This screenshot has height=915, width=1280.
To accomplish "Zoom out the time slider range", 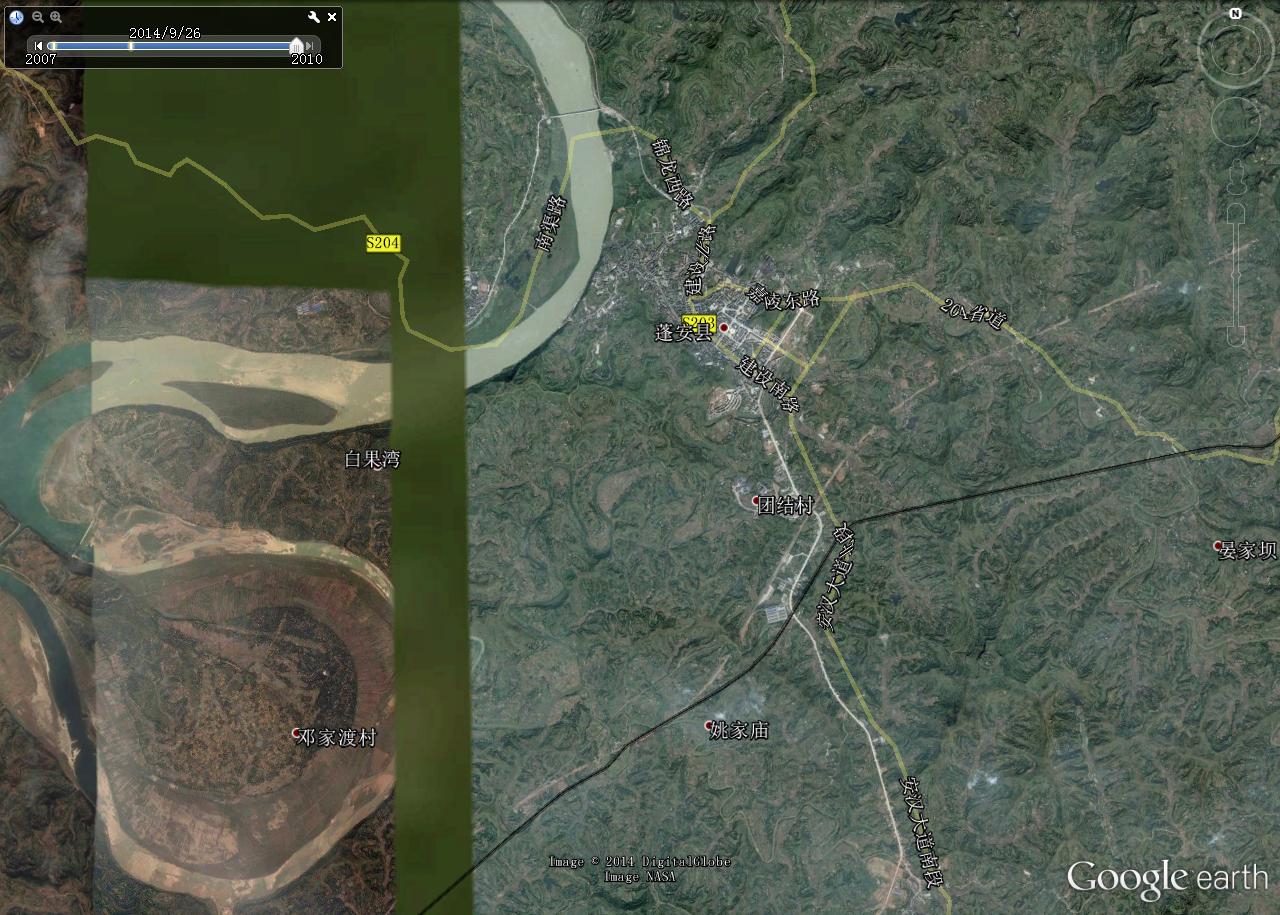I will 38,17.
